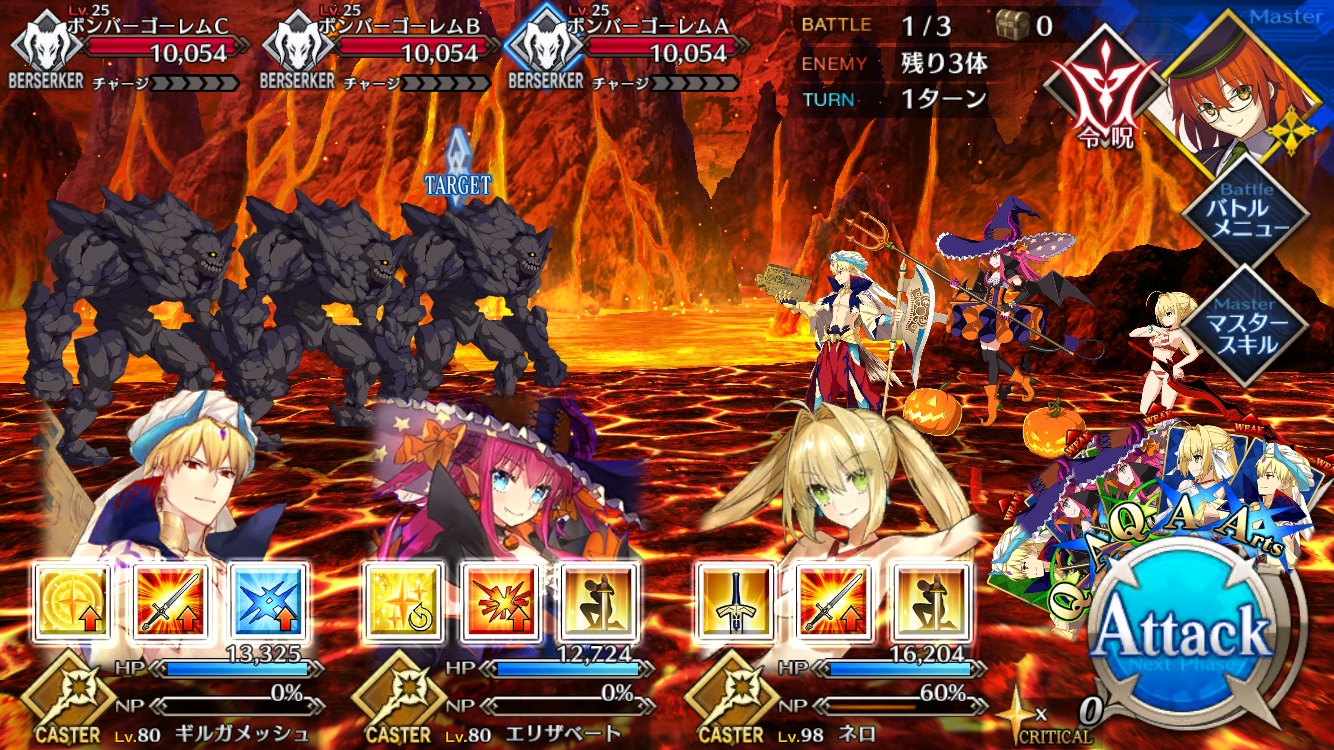Use Nero's upright sword skill
Image resolution: width=1334 pixels, height=750 pixels.
coord(735,602)
